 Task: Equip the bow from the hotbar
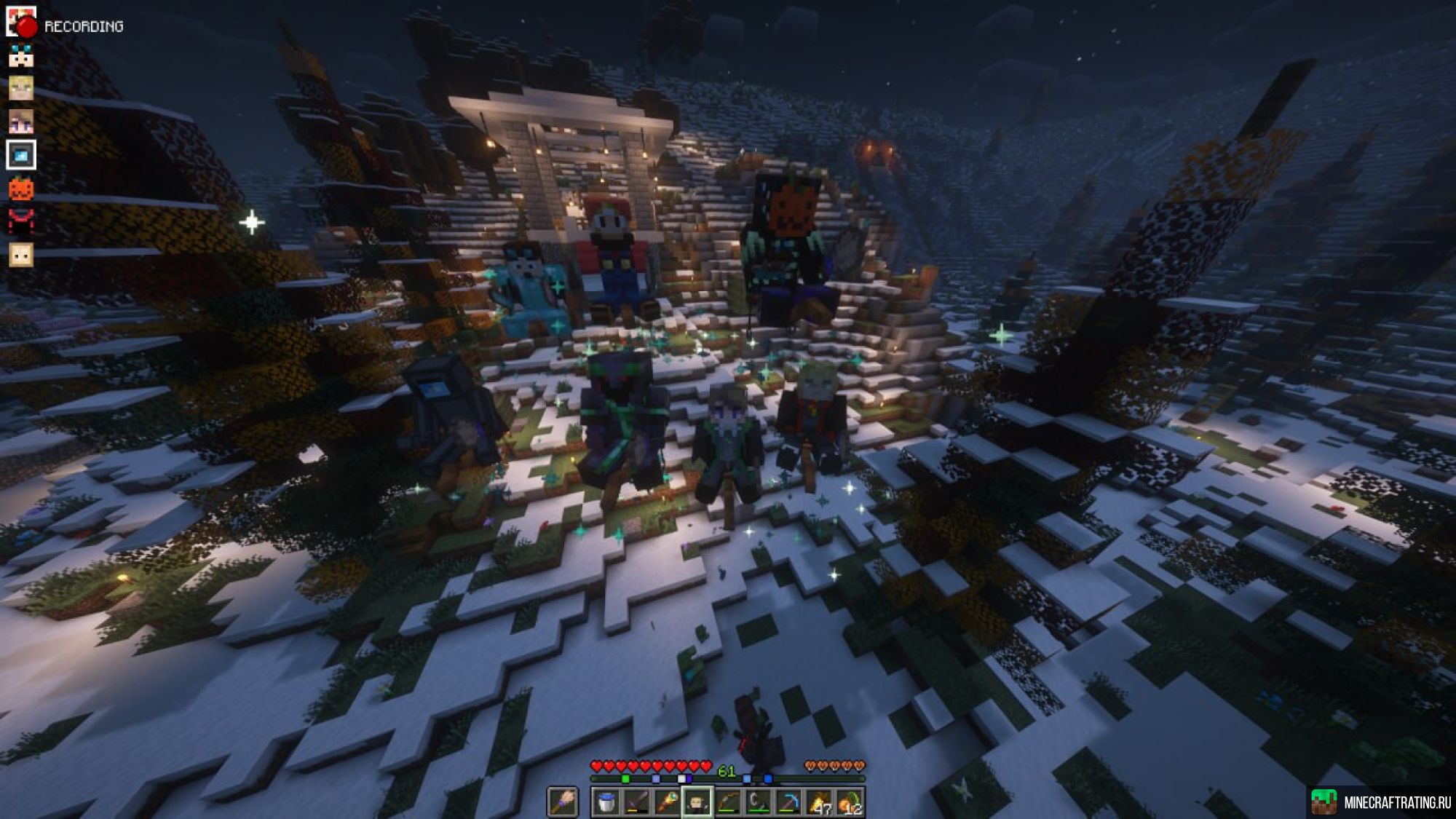pos(728,802)
